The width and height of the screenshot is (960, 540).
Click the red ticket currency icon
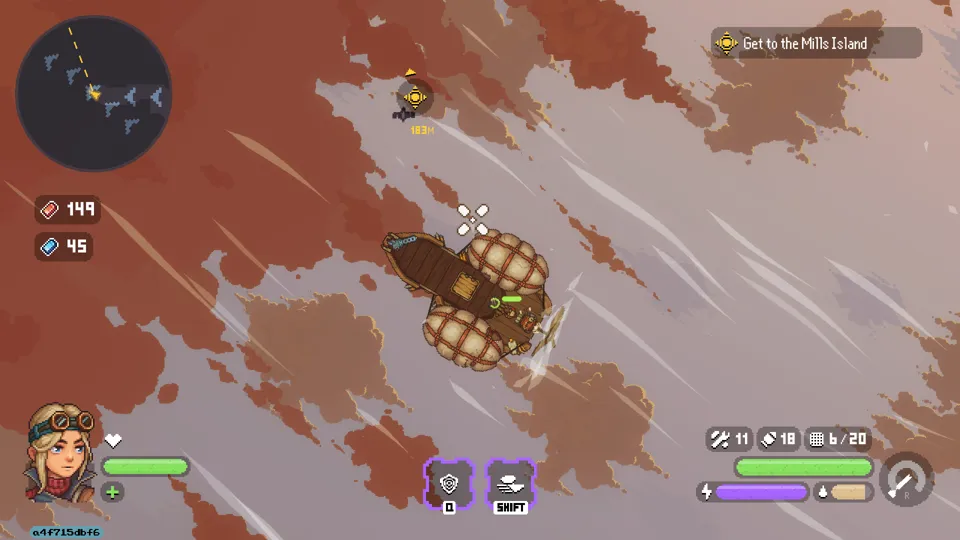click(x=49, y=209)
